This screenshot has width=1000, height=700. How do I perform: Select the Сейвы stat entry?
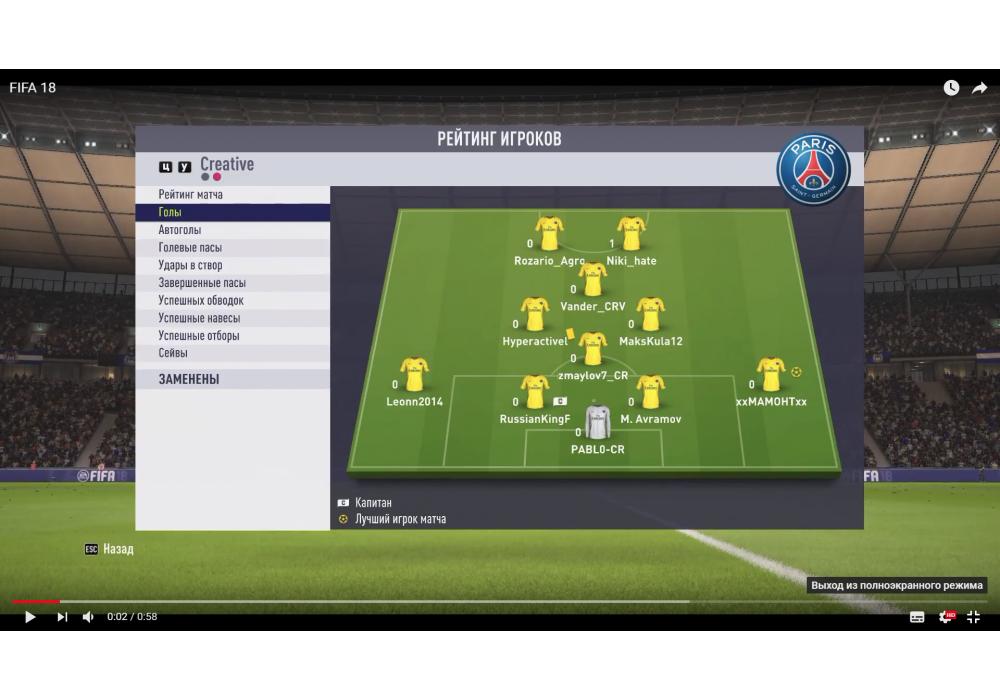[173, 353]
